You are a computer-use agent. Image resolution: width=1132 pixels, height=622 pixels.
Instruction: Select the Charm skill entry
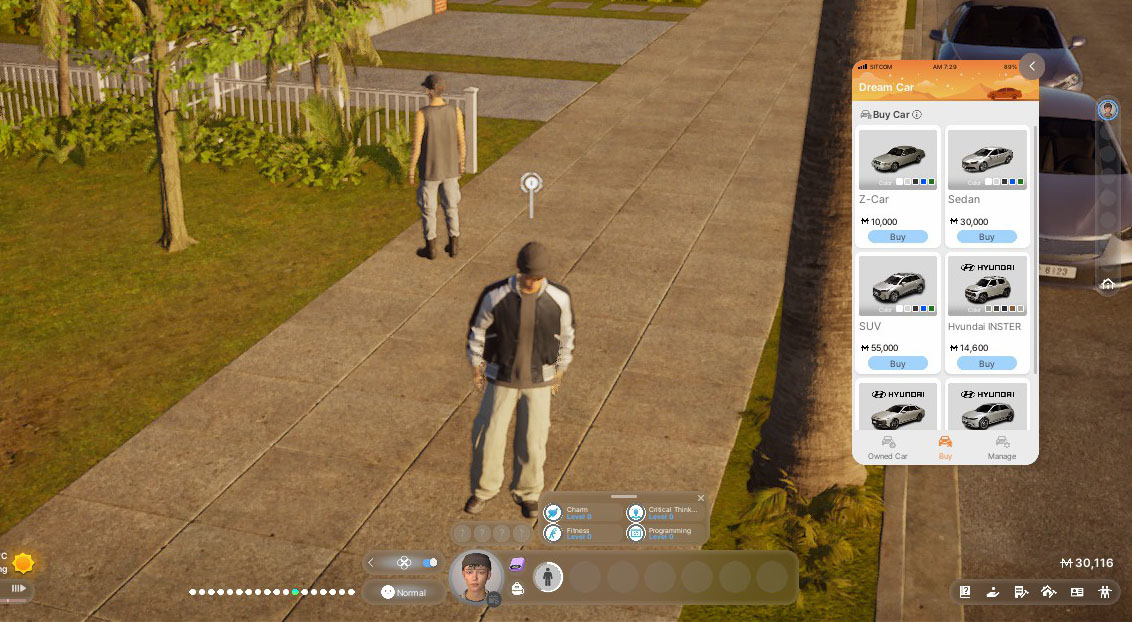click(x=578, y=513)
